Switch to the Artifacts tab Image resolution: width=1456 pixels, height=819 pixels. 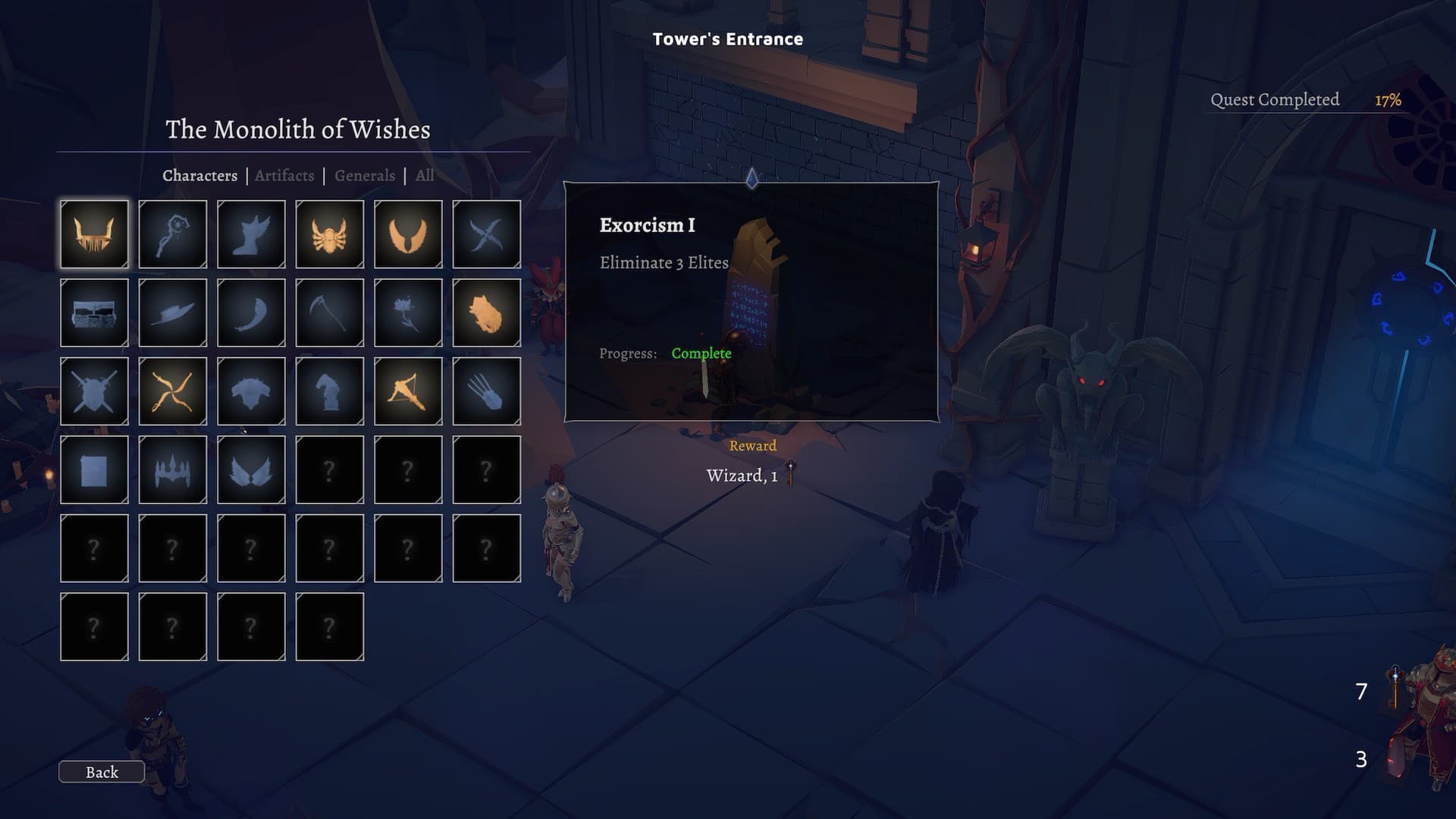(x=284, y=175)
